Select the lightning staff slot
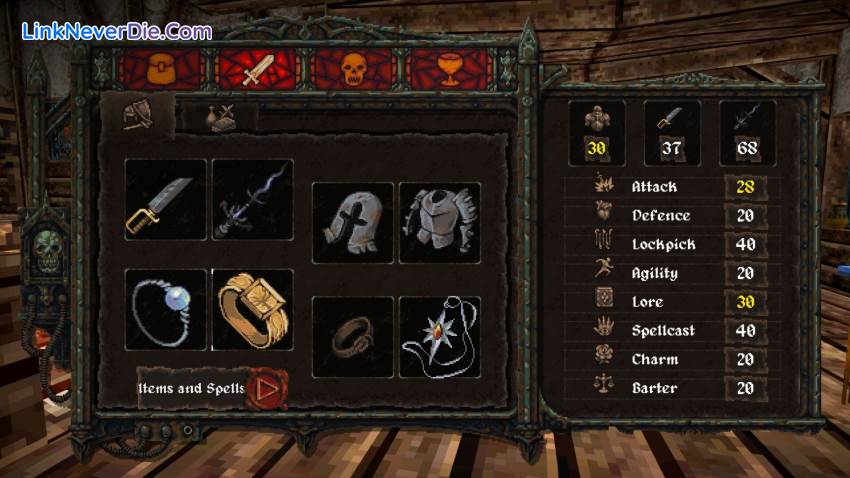 253,200
